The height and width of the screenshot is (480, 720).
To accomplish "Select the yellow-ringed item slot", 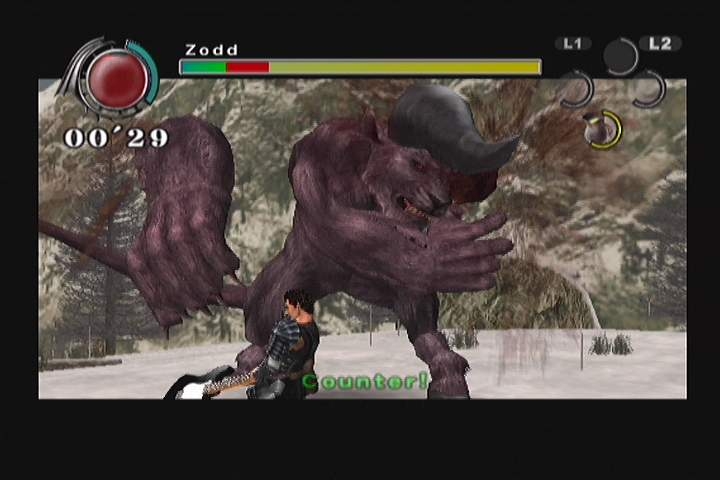I will point(603,130).
